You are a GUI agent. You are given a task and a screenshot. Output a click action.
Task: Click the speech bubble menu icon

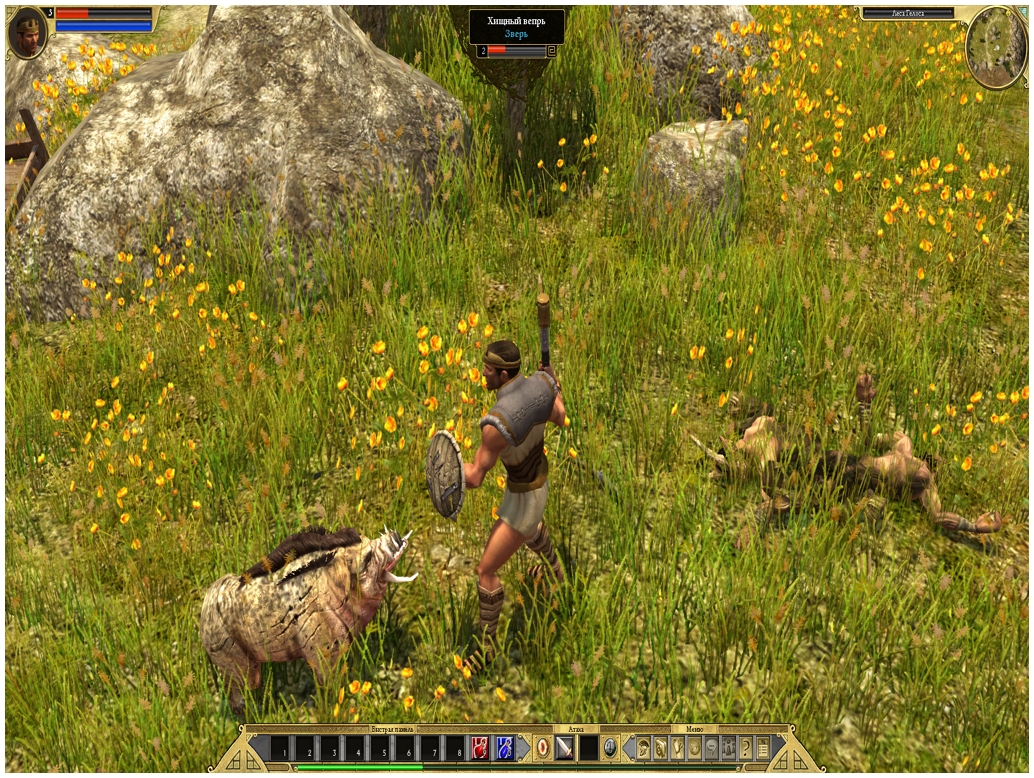pyautogui.click(x=711, y=747)
